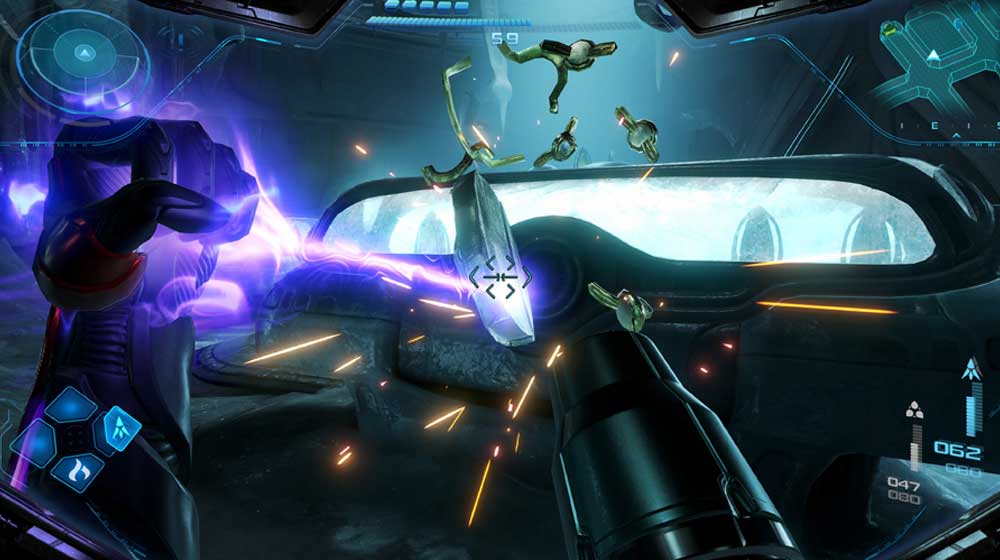
Task: Select the triple-orb ammo icon above 047
Action: pyautogui.click(x=914, y=410)
